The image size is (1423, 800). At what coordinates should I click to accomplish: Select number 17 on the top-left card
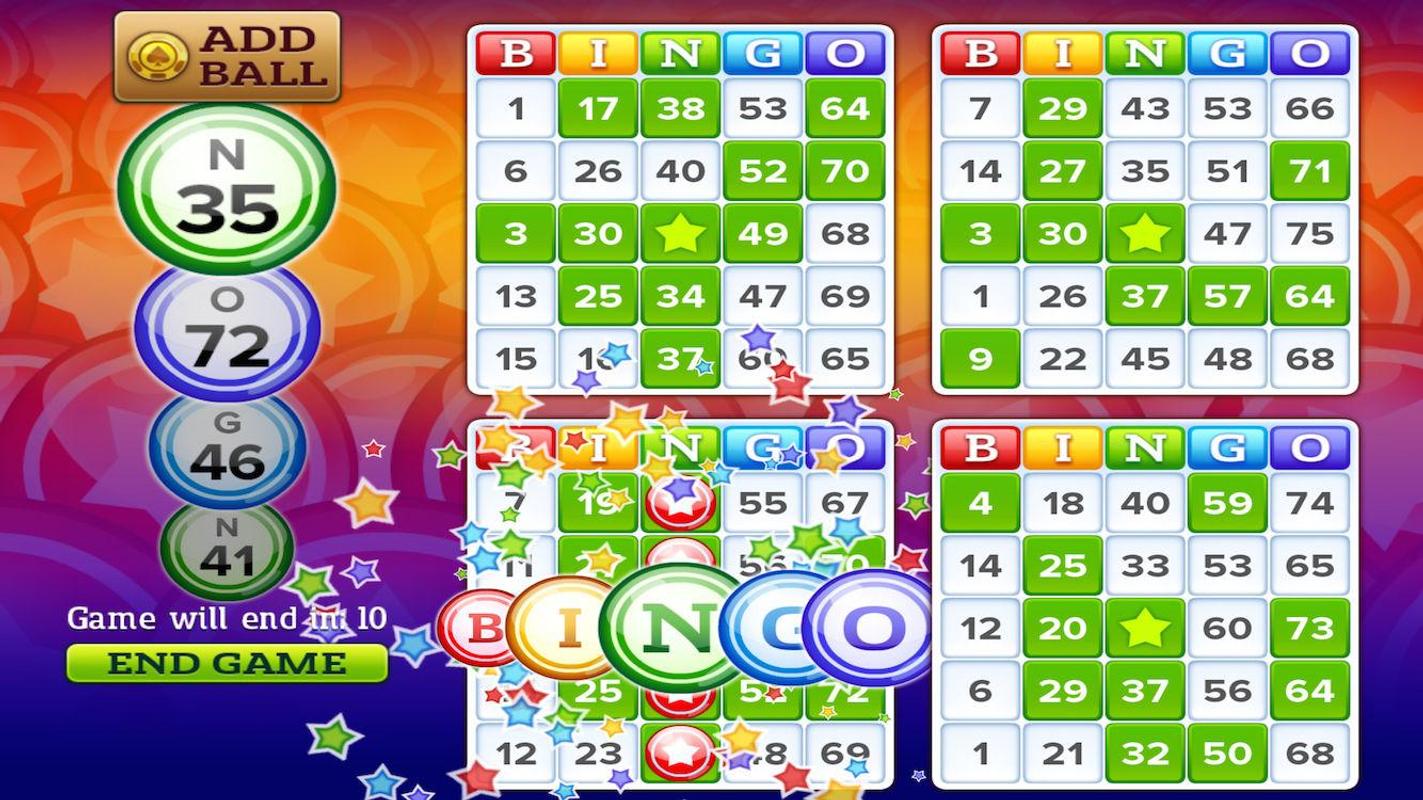(598, 110)
